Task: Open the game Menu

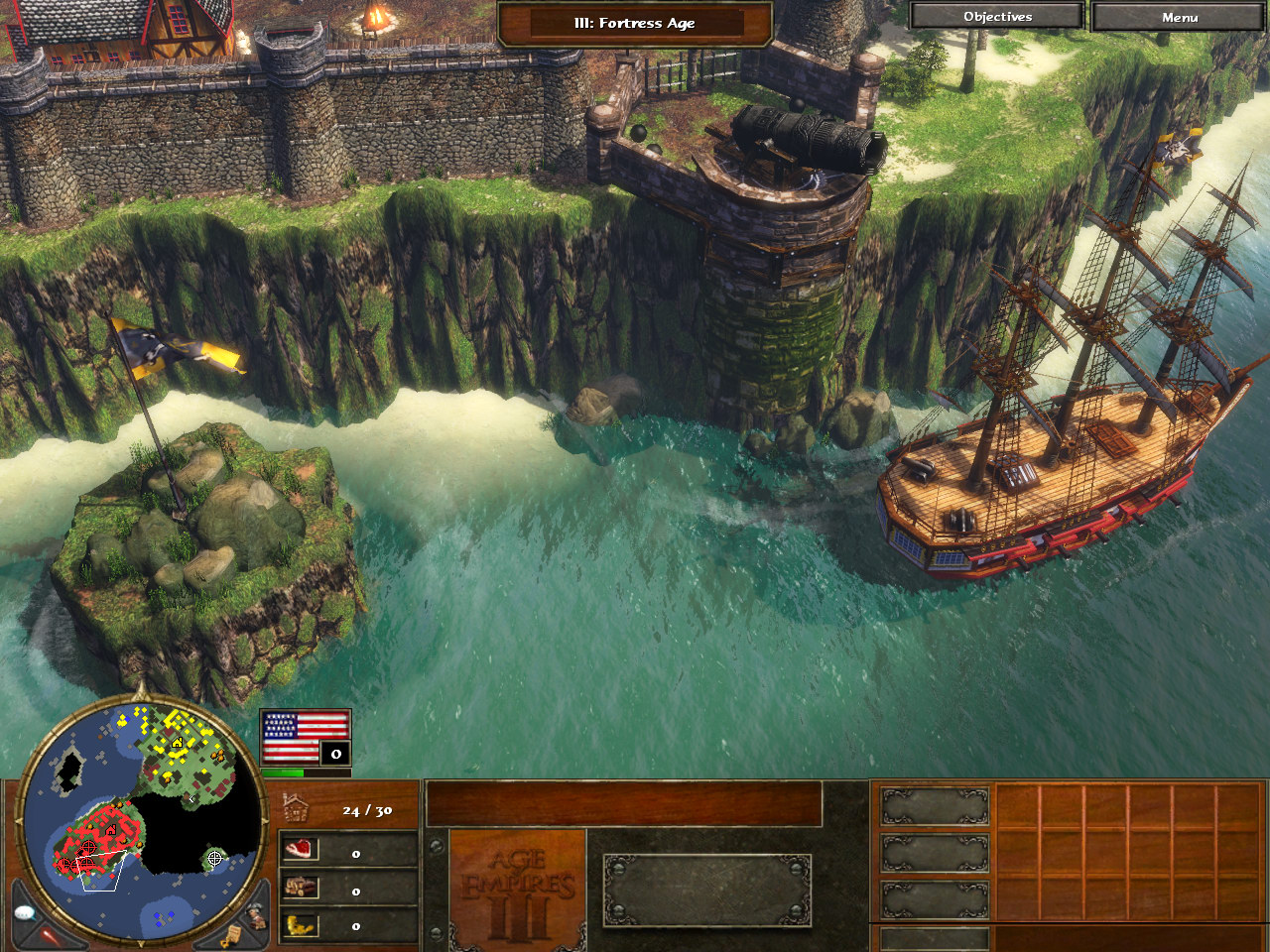Action: click(x=1179, y=17)
